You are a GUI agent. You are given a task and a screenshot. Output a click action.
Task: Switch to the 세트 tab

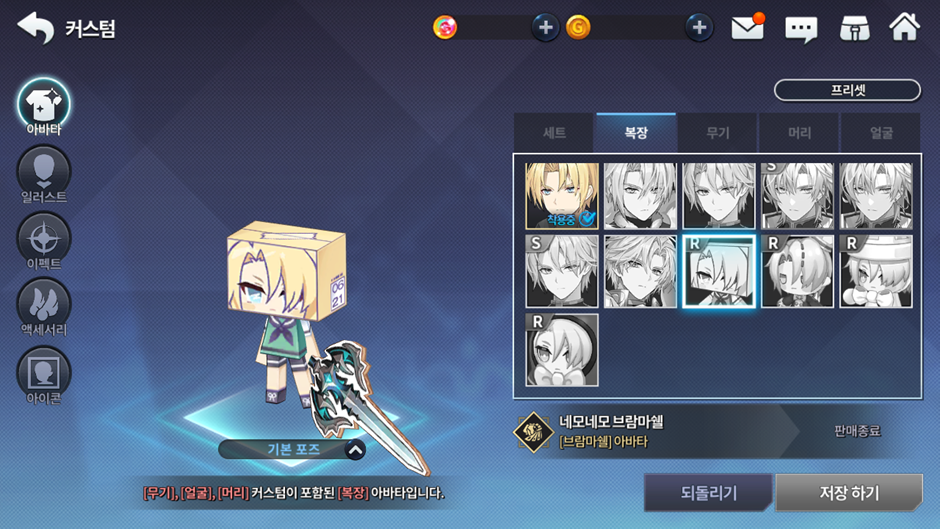(x=554, y=133)
